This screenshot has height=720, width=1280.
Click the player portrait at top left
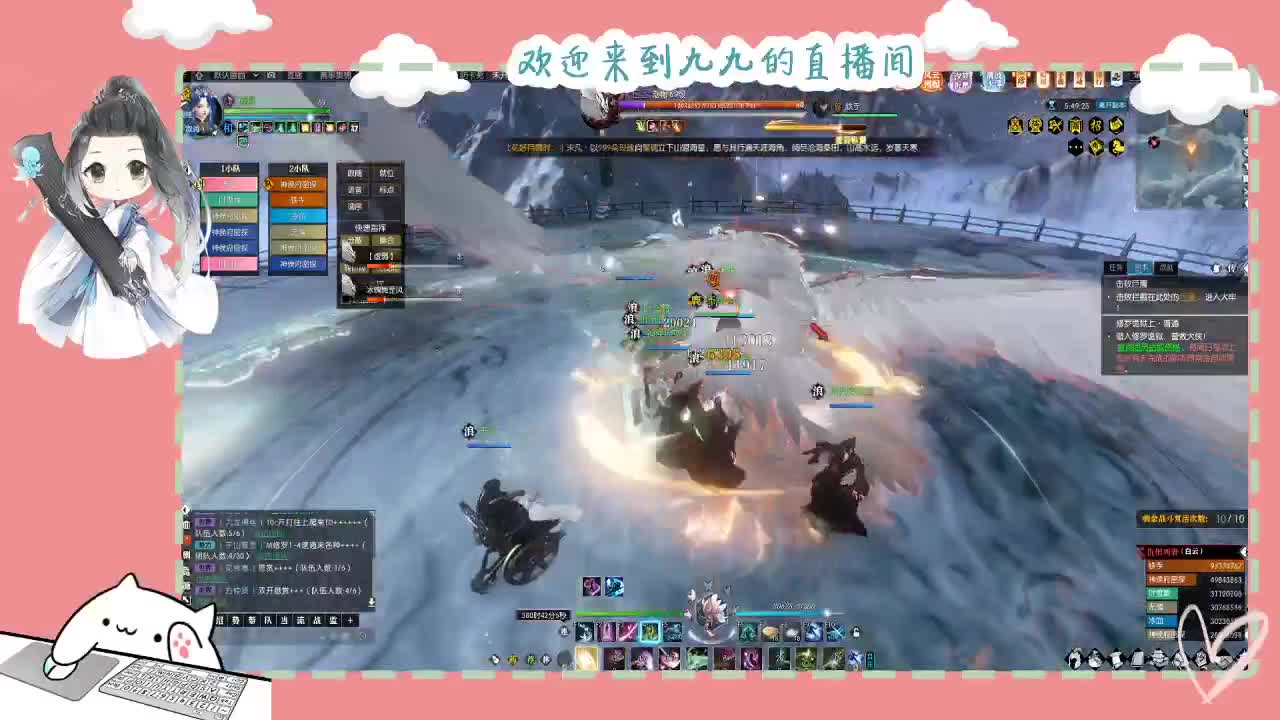pyautogui.click(x=204, y=110)
